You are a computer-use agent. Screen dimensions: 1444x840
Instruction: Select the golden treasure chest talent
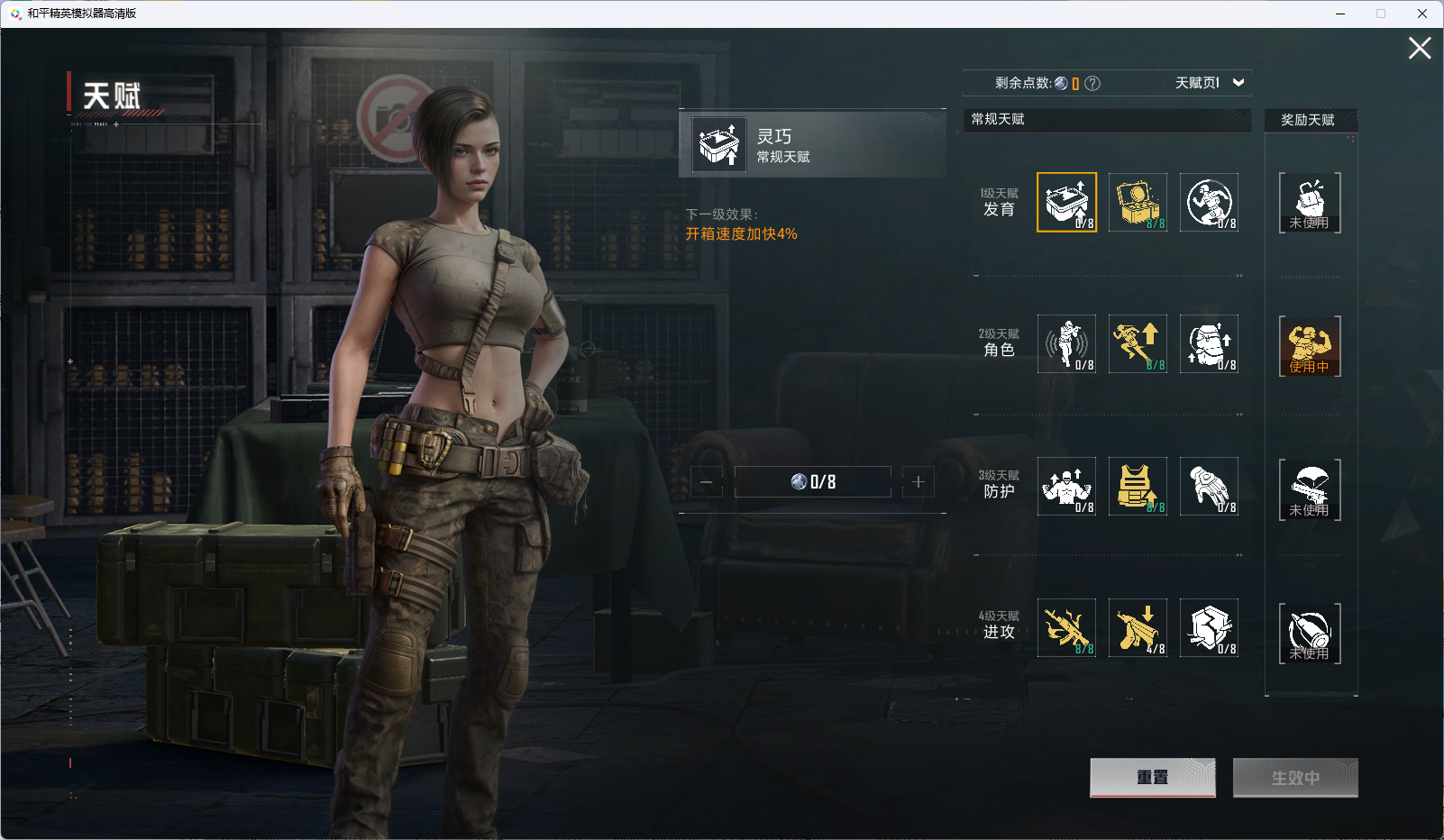pyautogui.click(x=1138, y=202)
